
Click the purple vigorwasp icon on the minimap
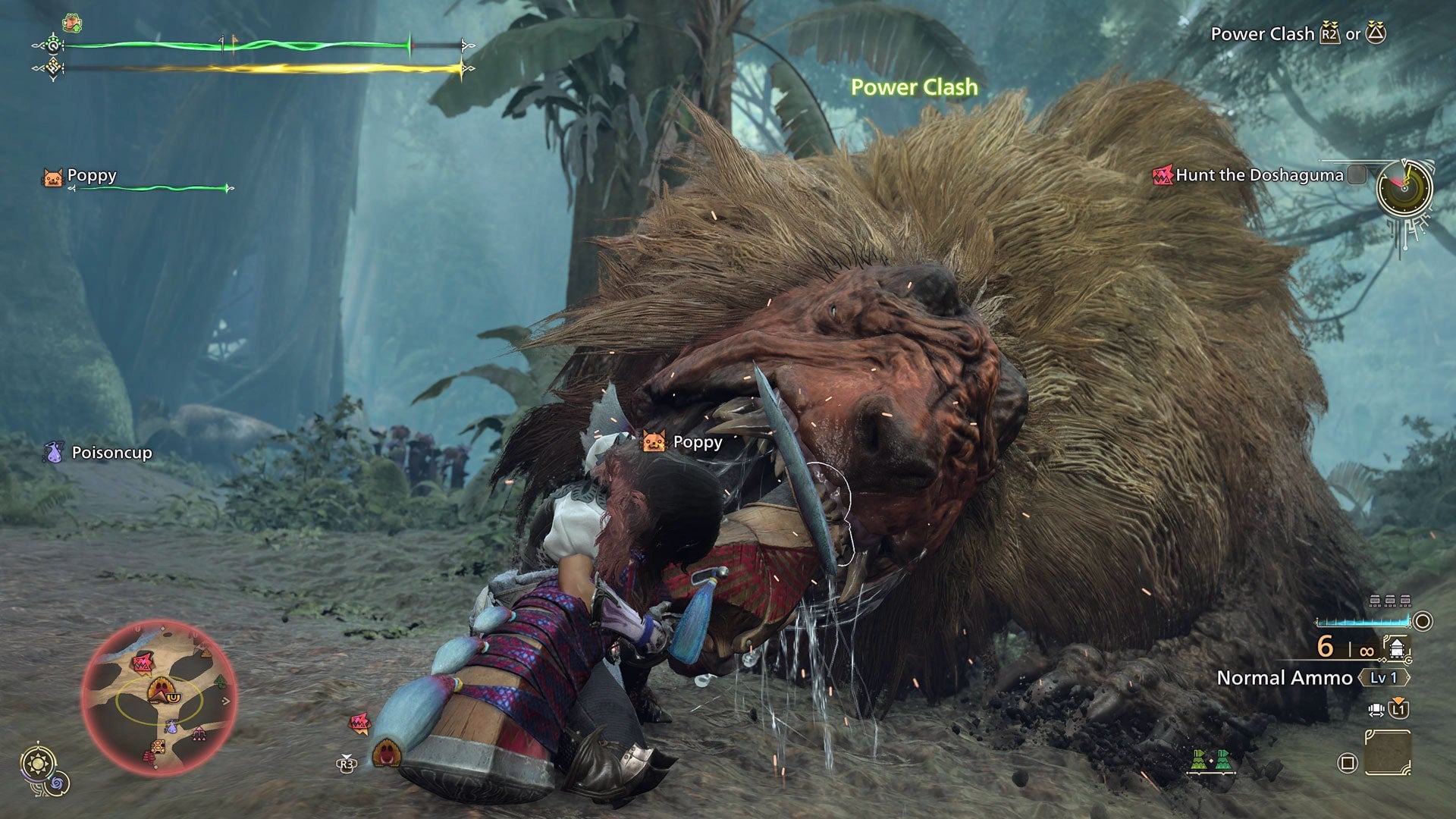(x=171, y=726)
